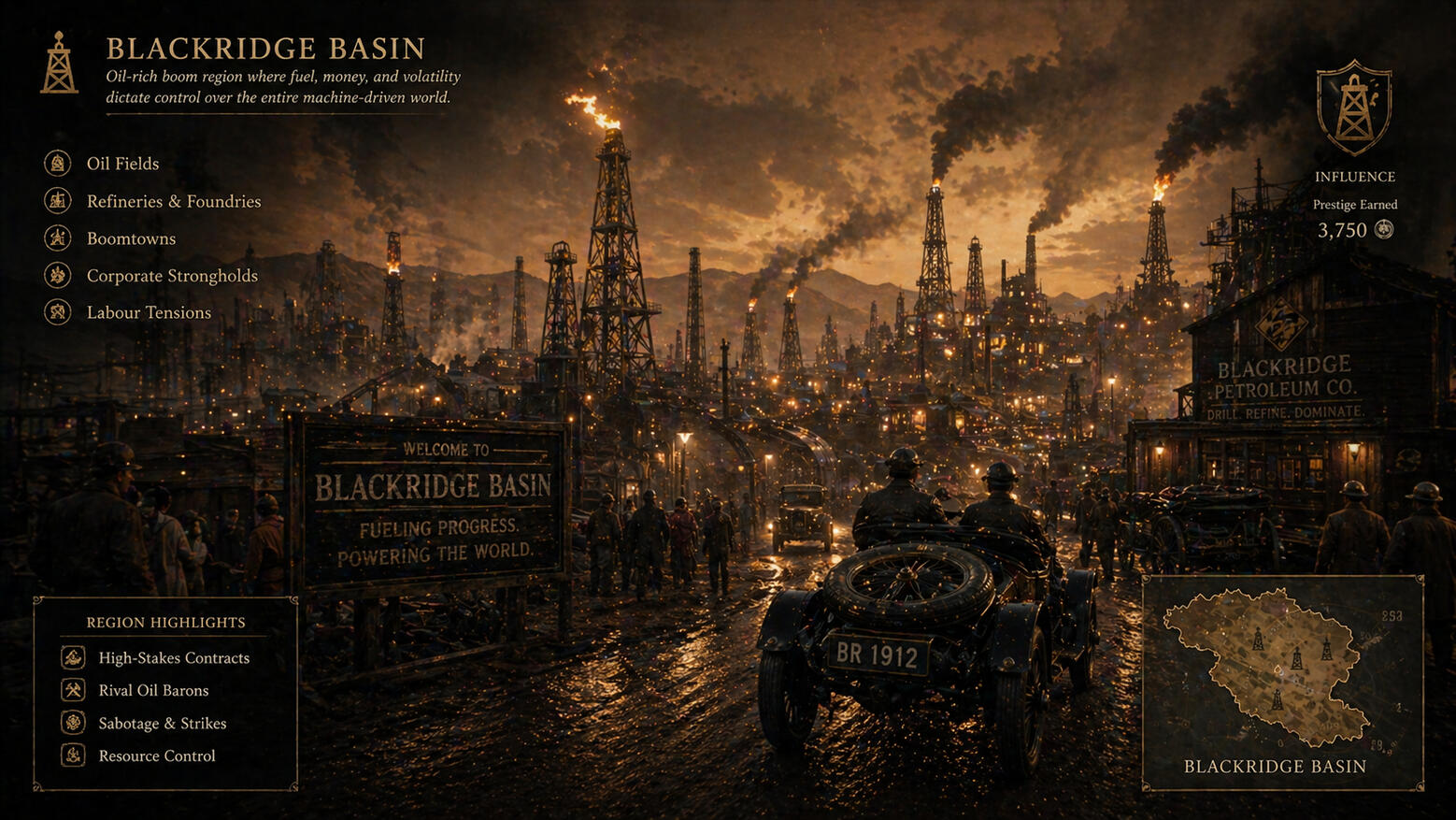The height and width of the screenshot is (820, 1456).
Task: Choose the Boomtowns entry
Action: click(x=131, y=238)
